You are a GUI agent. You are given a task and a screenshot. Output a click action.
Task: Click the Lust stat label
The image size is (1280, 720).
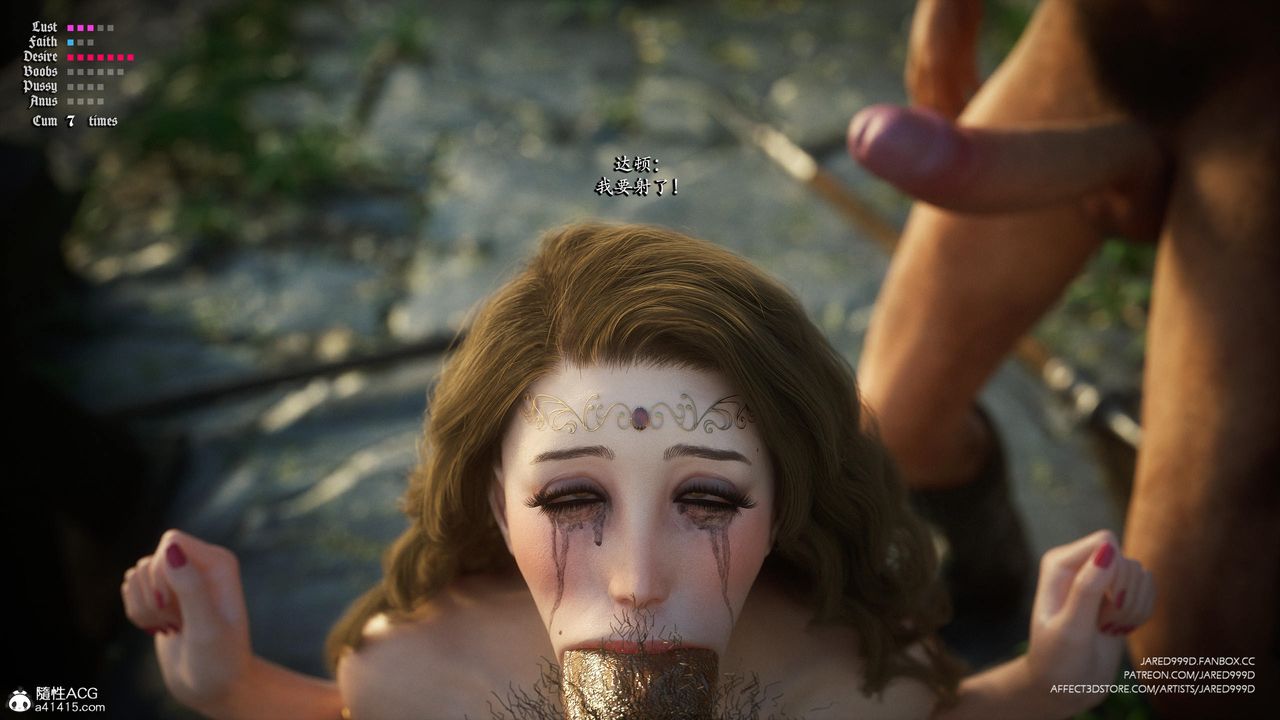tap(44, 27)
